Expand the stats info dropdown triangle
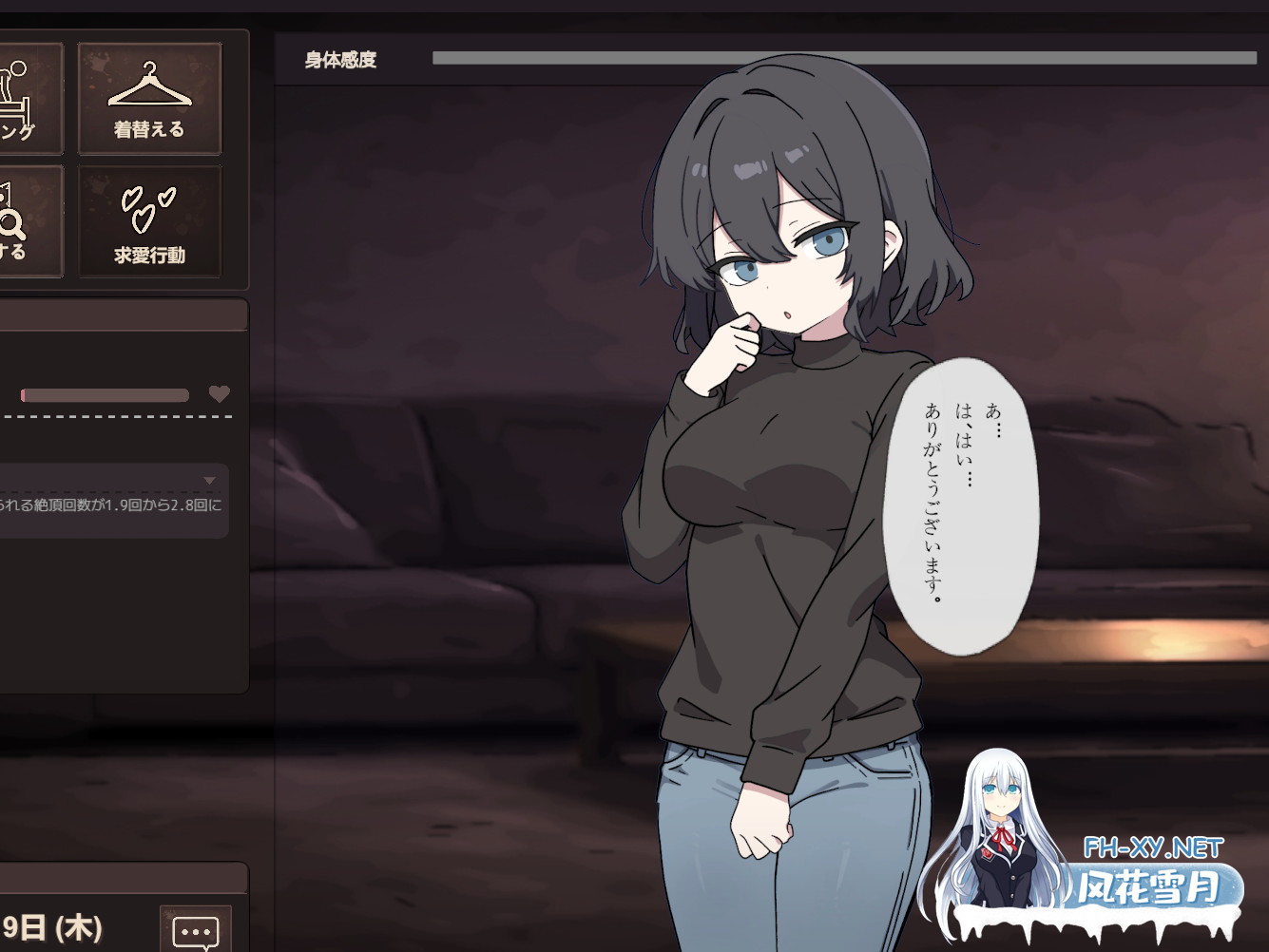 211,480
